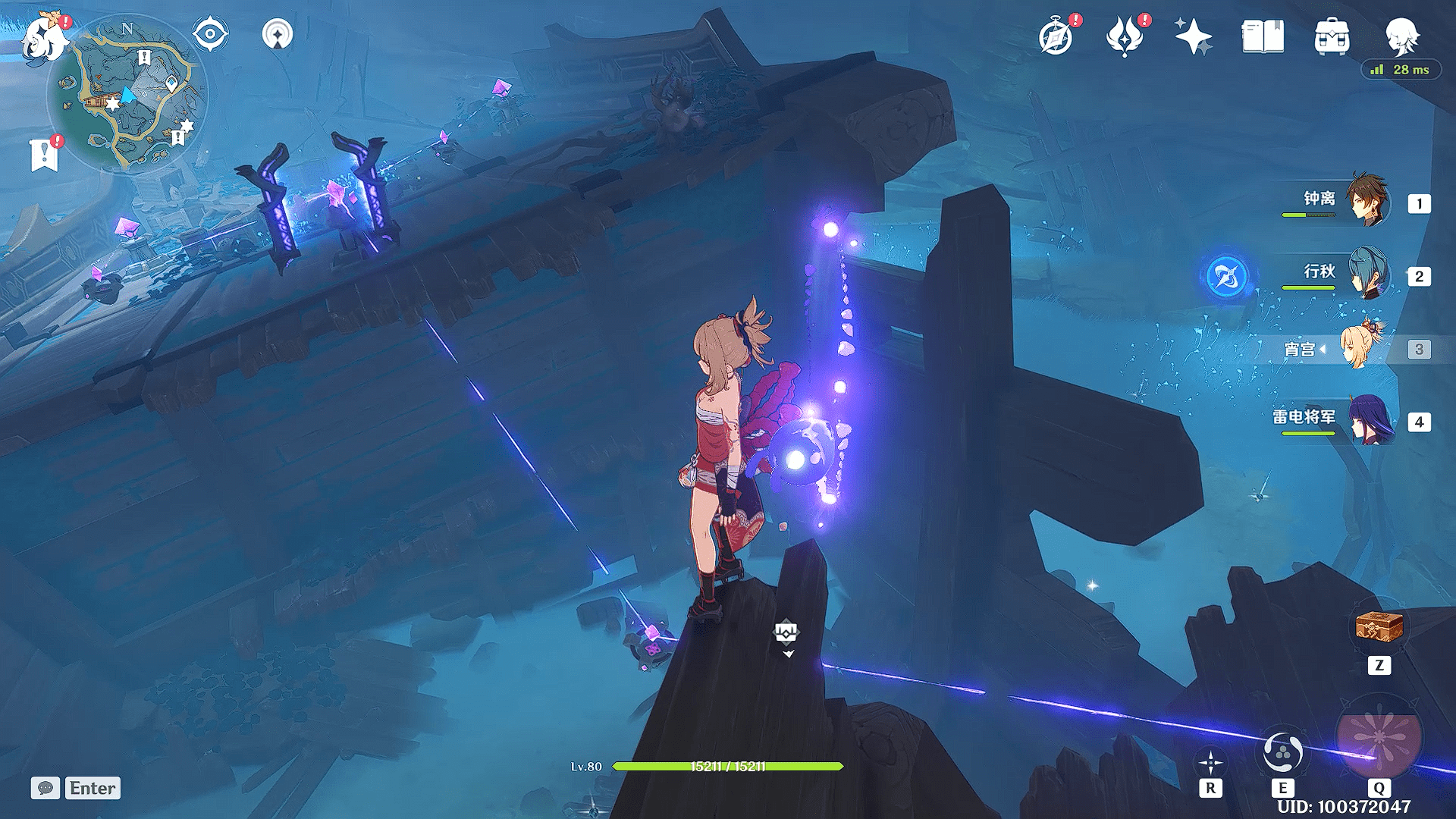1456x819 pixels.
Task: Open the wish star icon
Action: tap(1193, 36)
